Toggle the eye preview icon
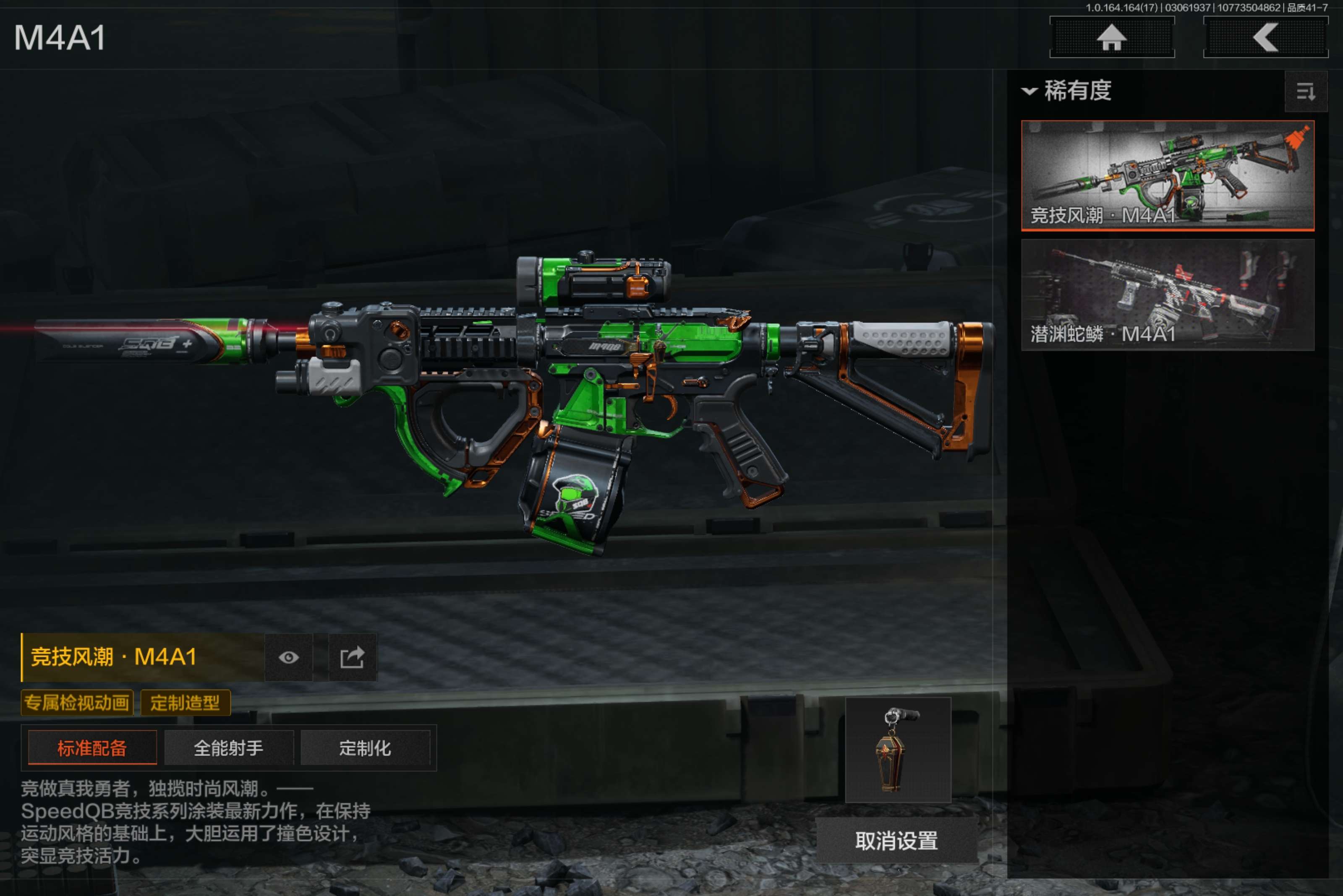The image size is (1343, 896). point(289,657)
